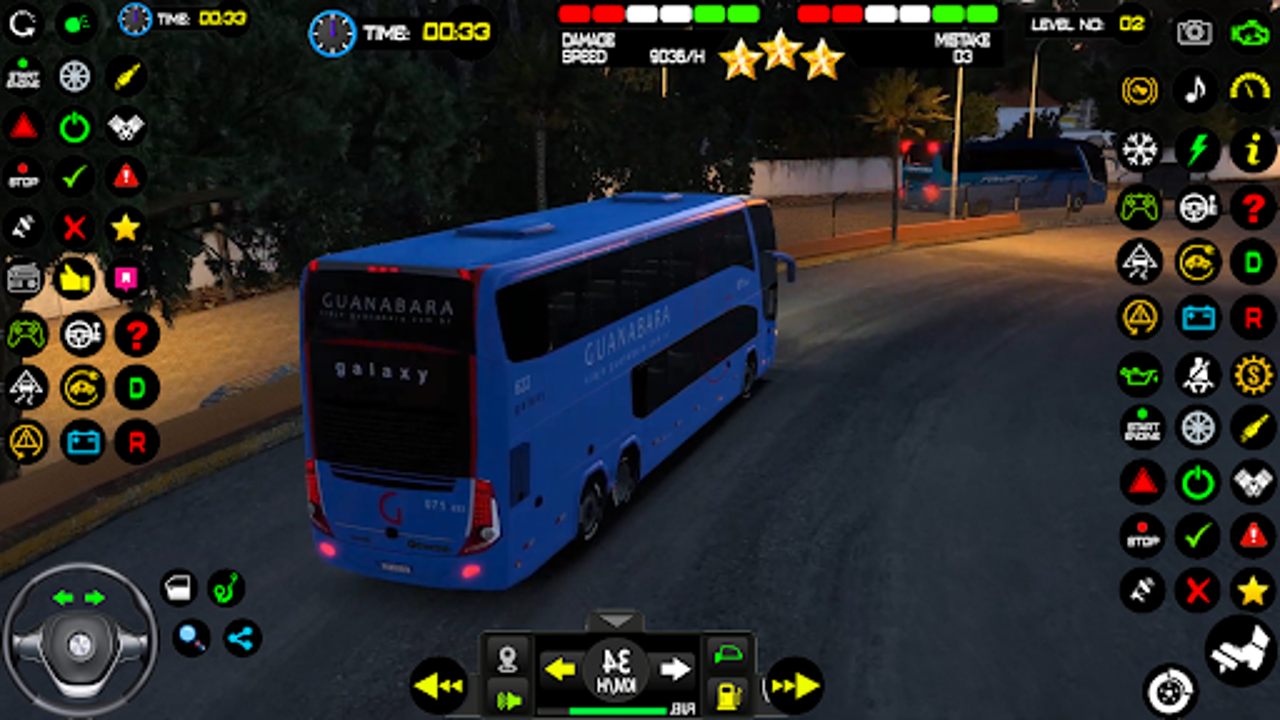Viewport: 1280px width, 720px height.
Task: Select the steering wheel control mode icon
Action: tap(1197, 205)
